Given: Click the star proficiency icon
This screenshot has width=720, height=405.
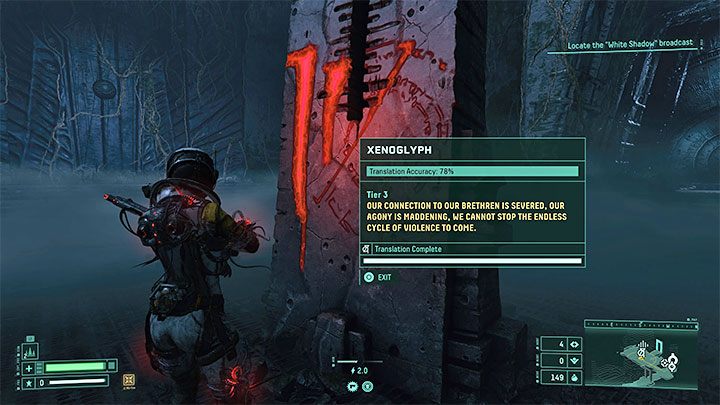Looking at the screenshot, I should click(x=26, y=381).
